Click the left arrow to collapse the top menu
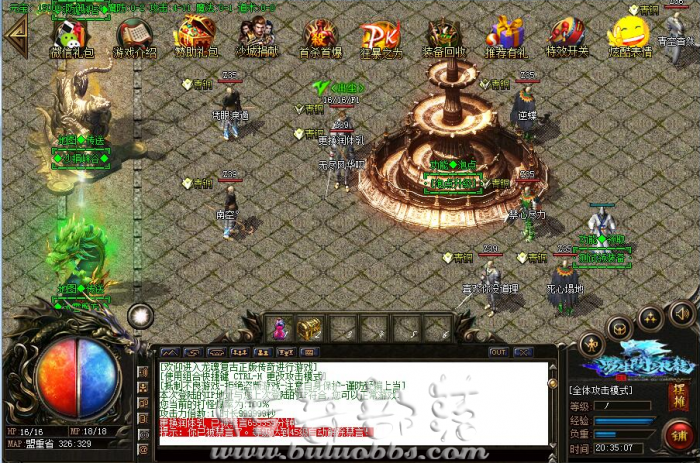 [15, 32]
